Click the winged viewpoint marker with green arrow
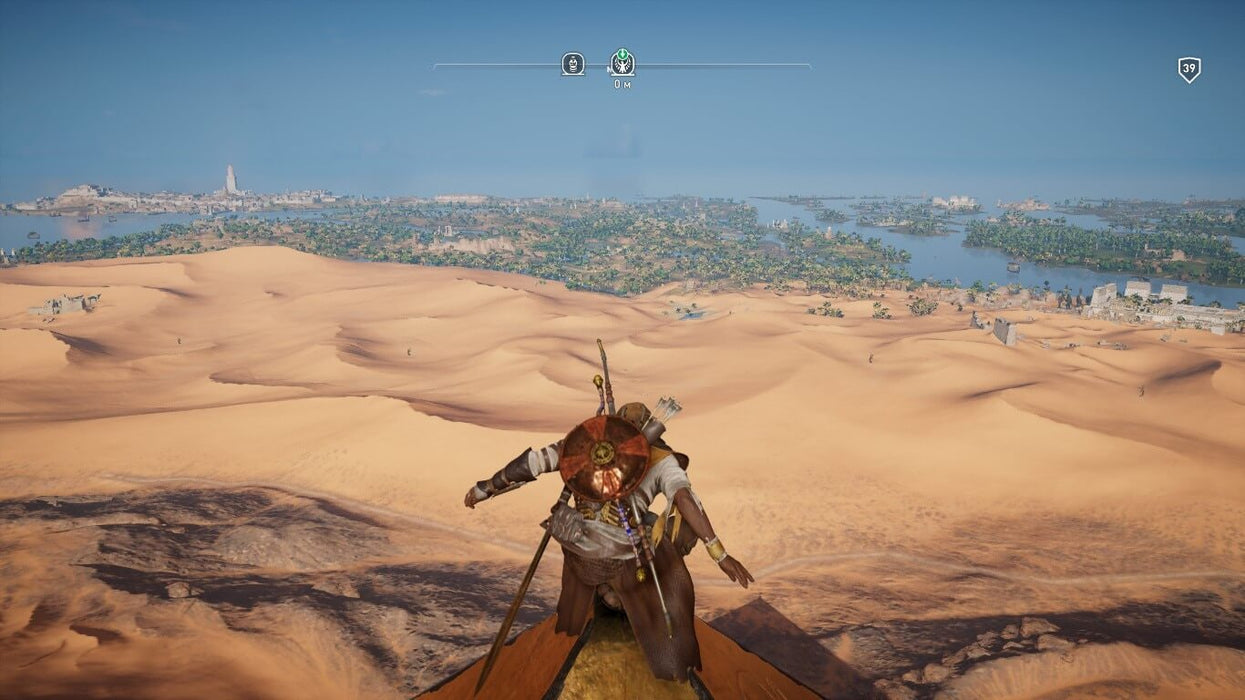Screen dimensions: 1245x700 tap(622, 63)
